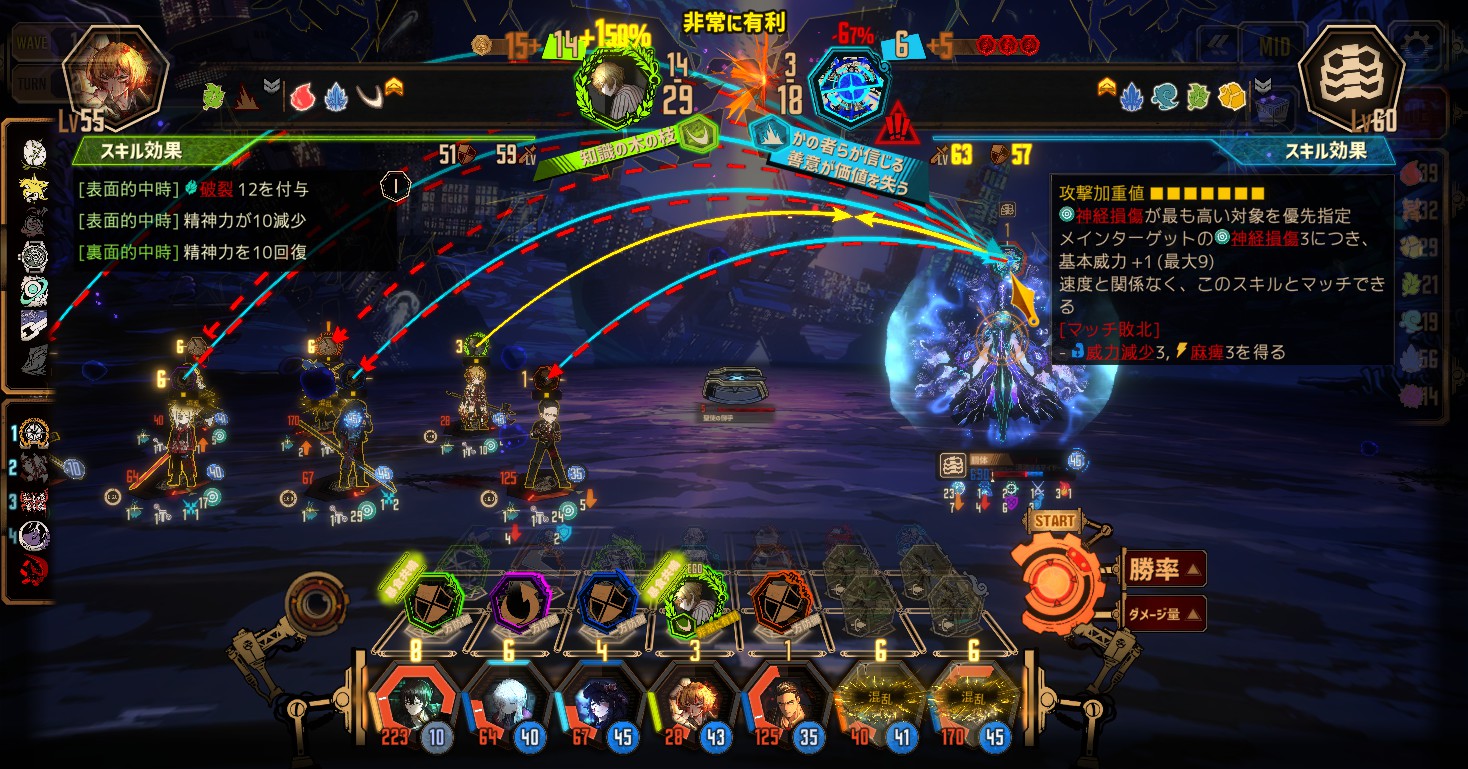Image resolution: width=1468 pixels, height=769 pixels.
Task: Select the 勝率 win rate auto-select button
Action: click(x=1163, y=570)
